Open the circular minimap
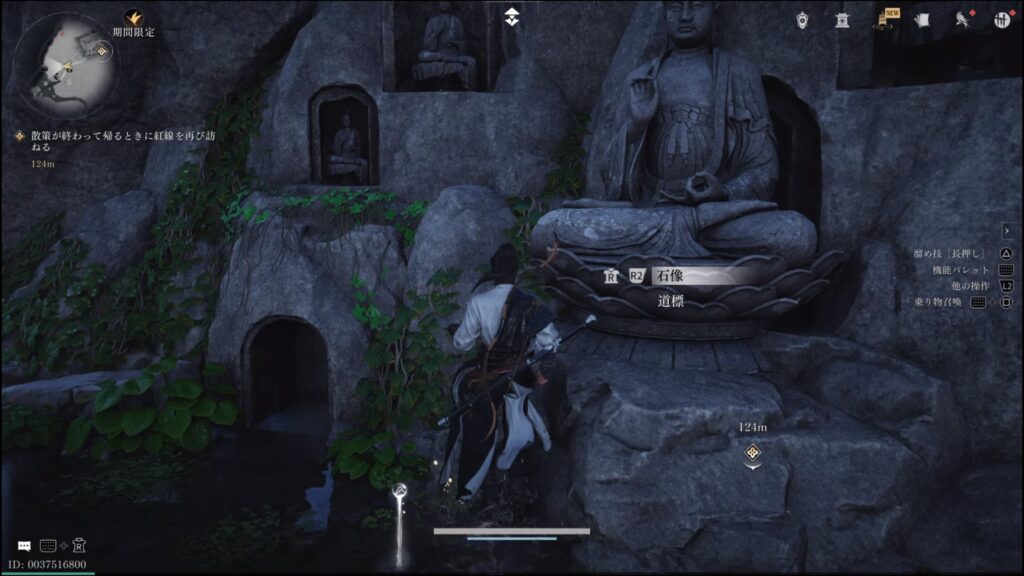1024x576 pixels. click(65, 65)
